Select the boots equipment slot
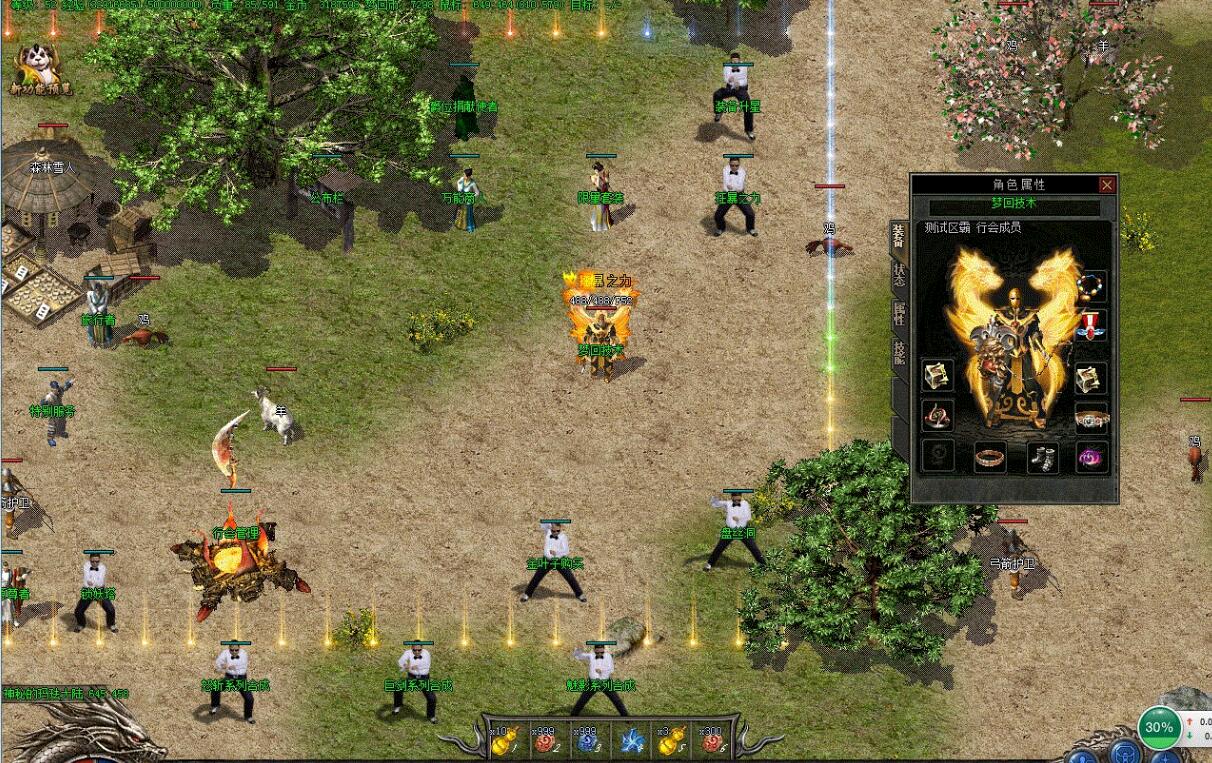This screenshot has width=1212, height=763. point(1042,457)
